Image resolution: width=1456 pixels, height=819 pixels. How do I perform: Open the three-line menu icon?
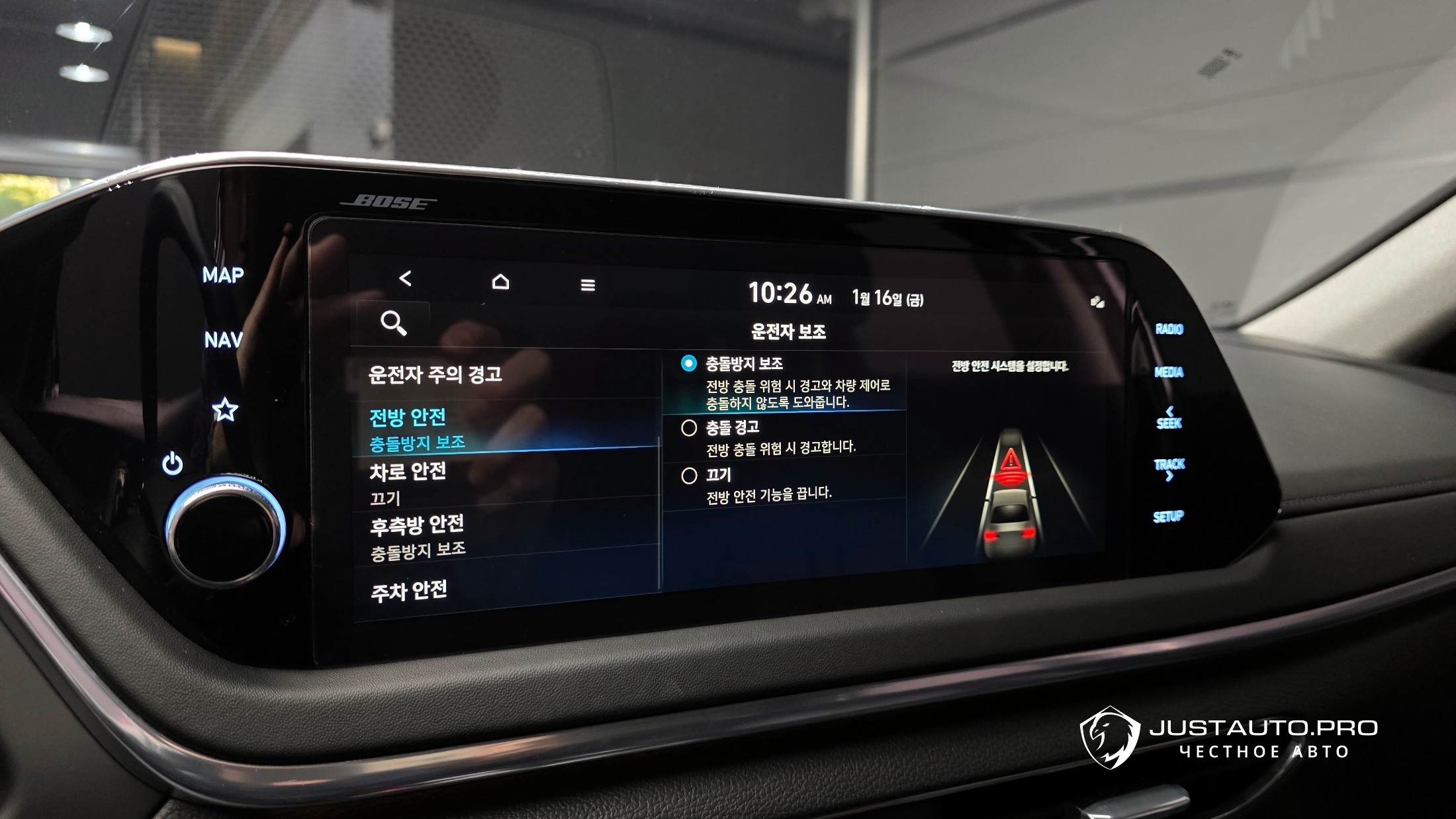click(x=588, y=285)
